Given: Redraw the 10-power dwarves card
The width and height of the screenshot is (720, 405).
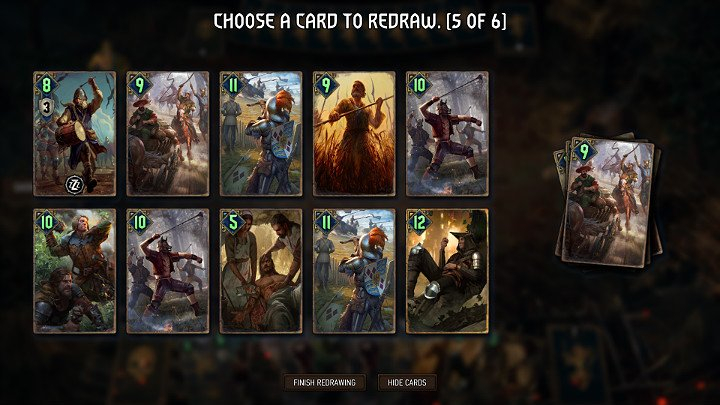Looking at the screenshot, I should click(x=75, y=270).
